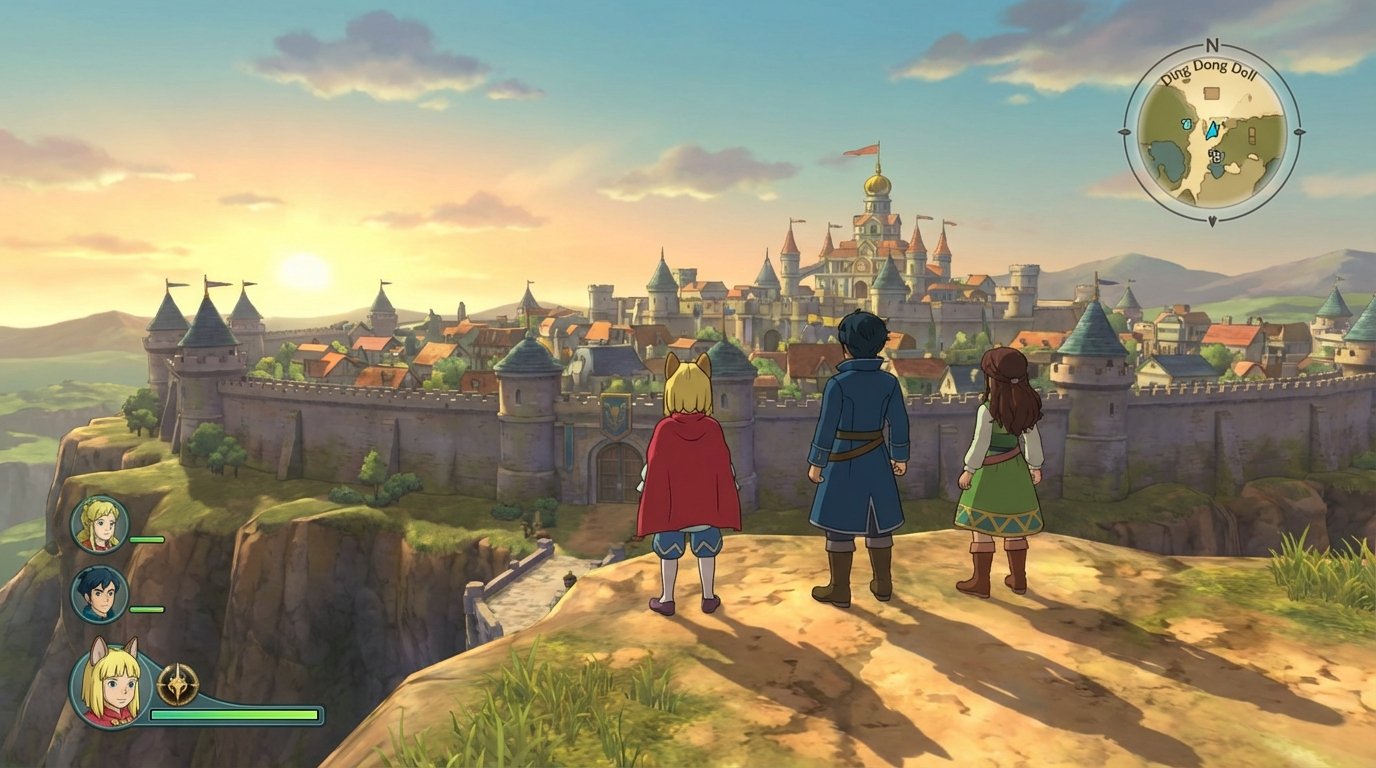1376x768 pixels.
Task: Select the blonde prince's circular portrait
Action: tap(99, 524)
